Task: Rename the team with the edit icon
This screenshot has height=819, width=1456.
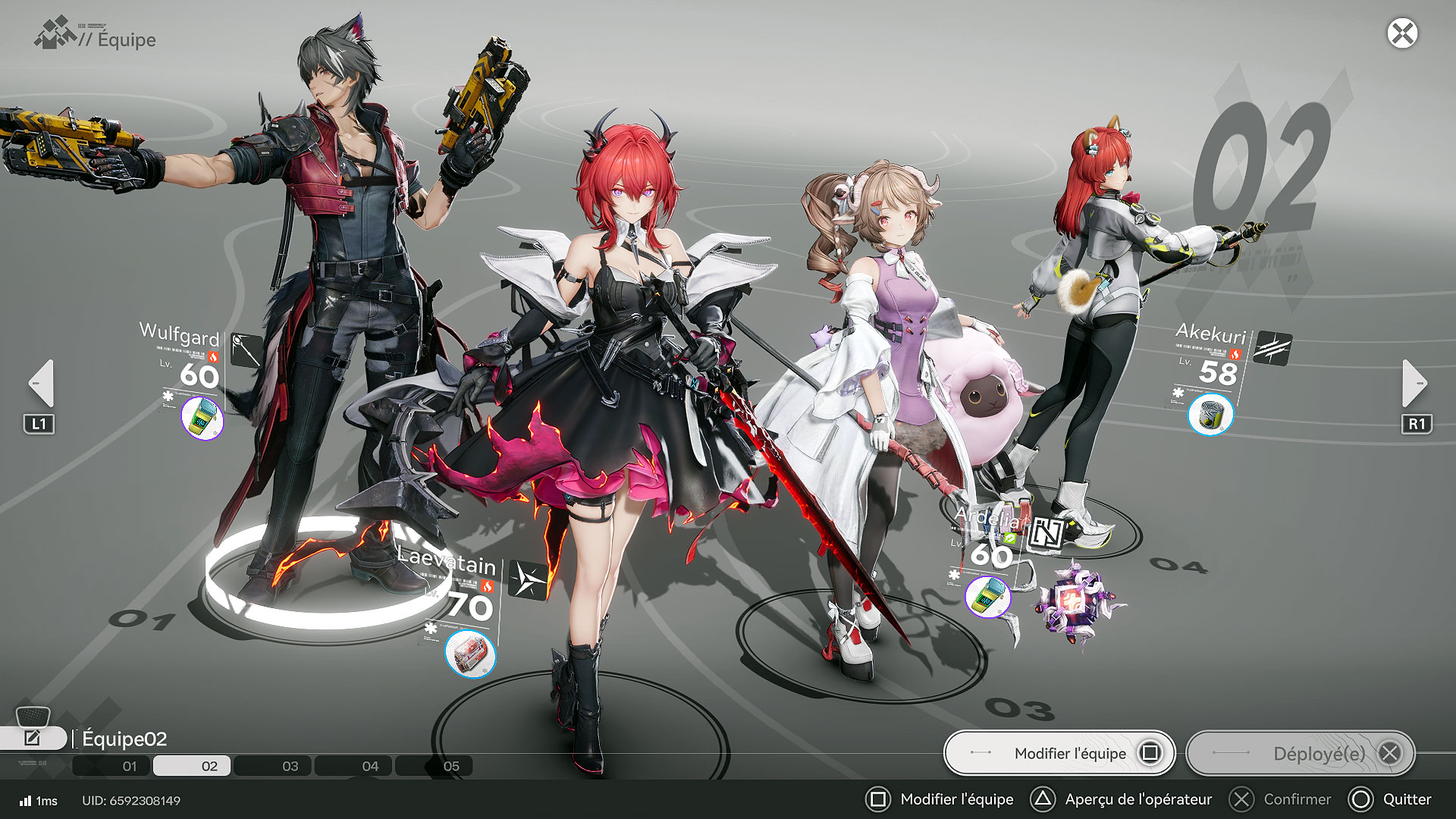Action: coord(33,738)
